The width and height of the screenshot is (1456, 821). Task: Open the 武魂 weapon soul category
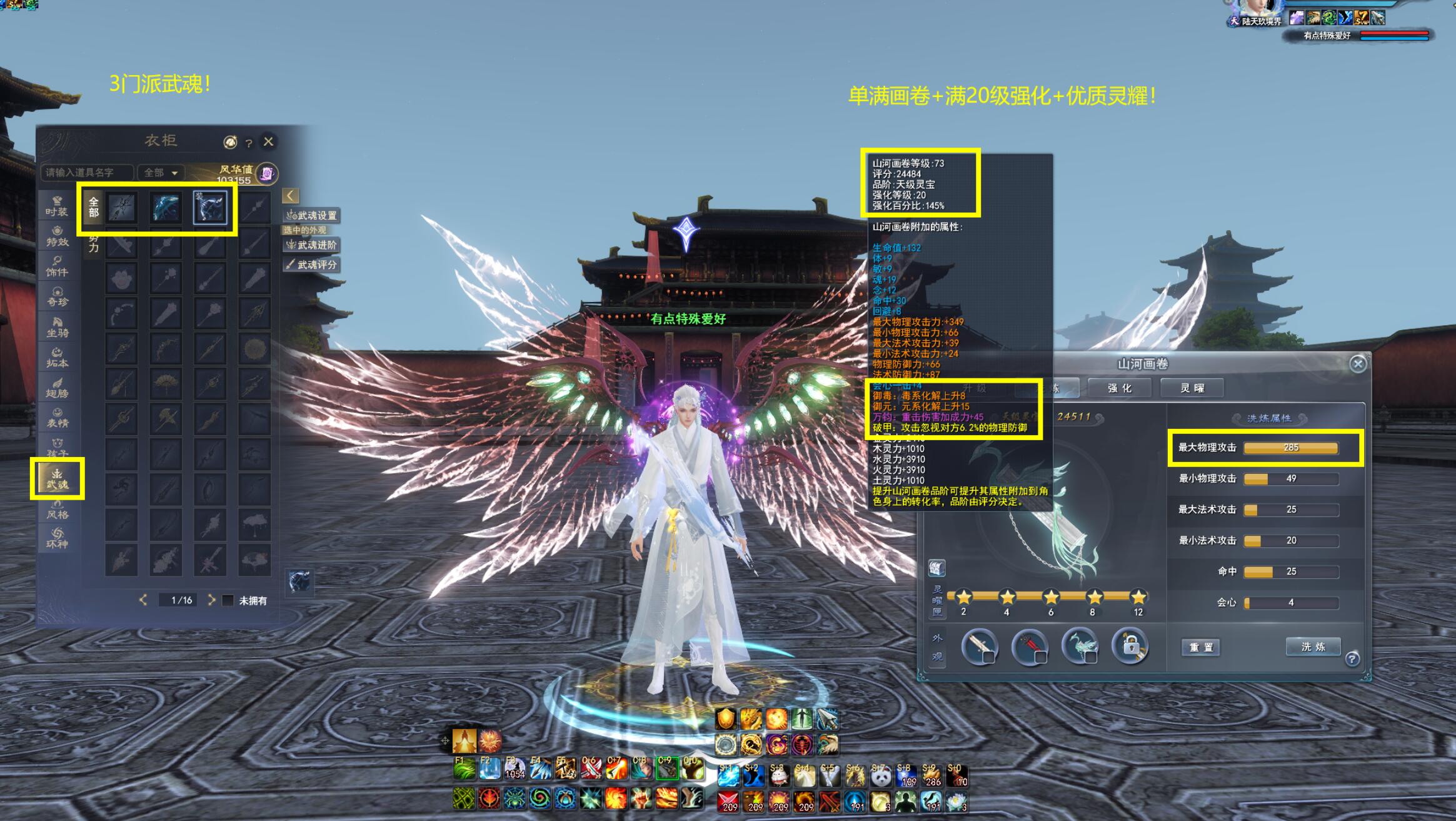coord(57,478)
